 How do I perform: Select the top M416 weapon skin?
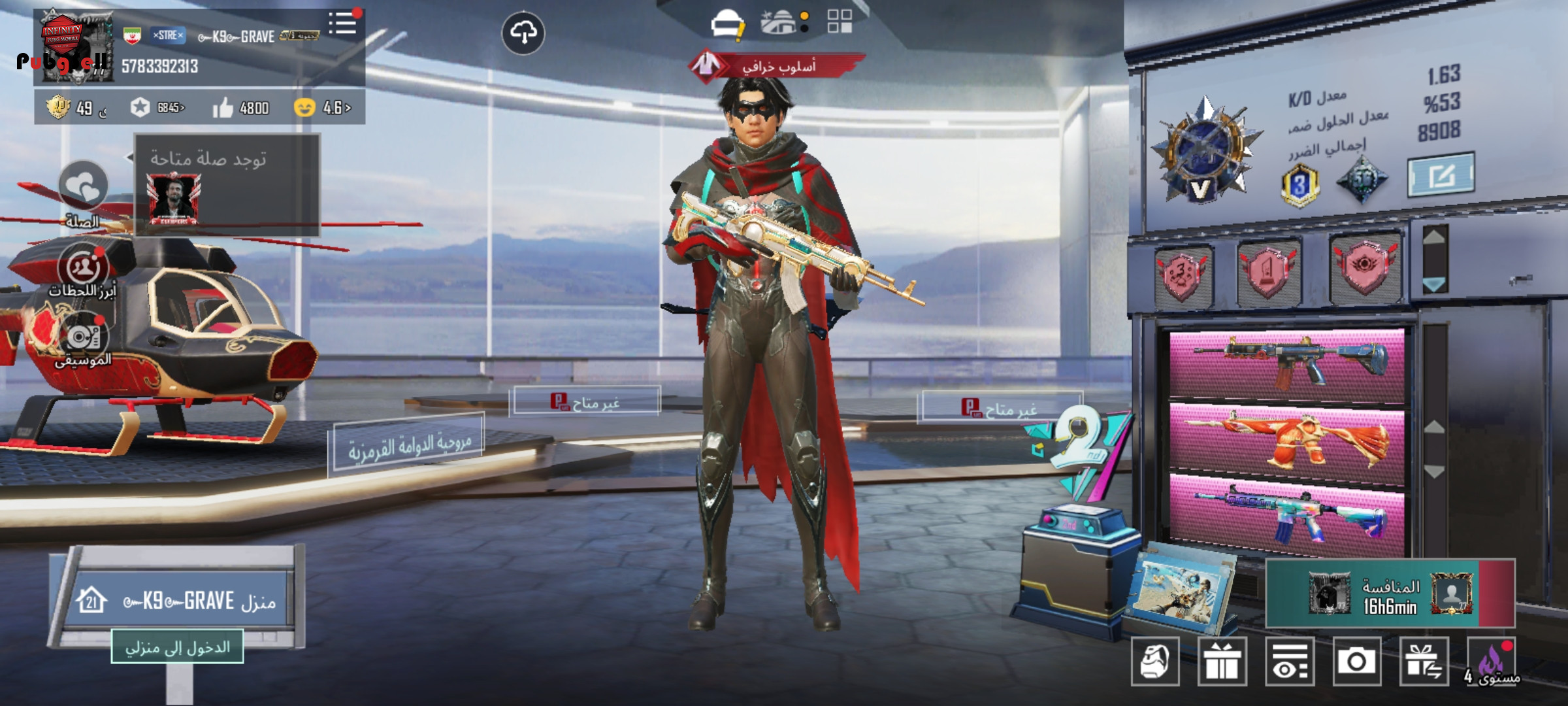(x=1286, y=362)
